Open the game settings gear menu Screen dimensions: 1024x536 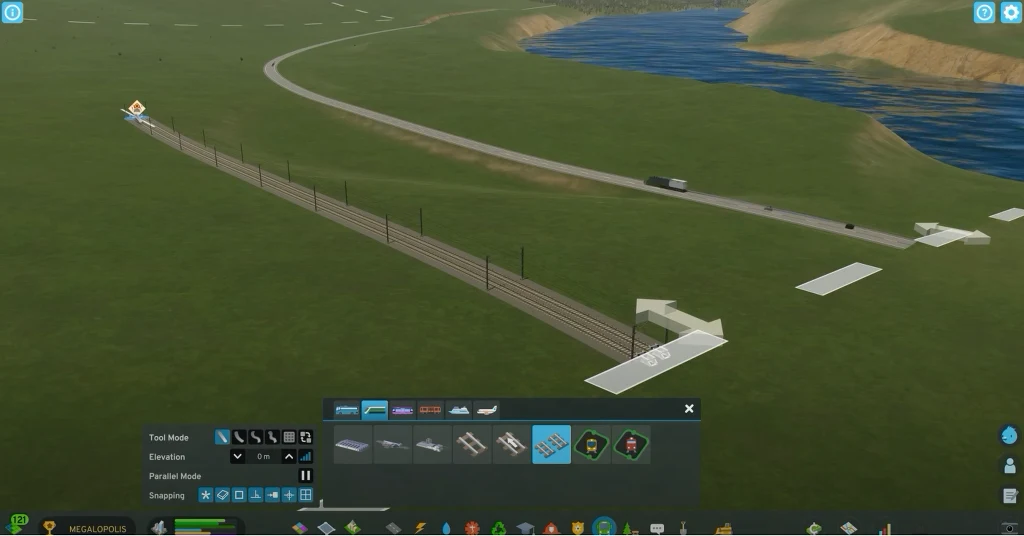[x=1011, y=12]
